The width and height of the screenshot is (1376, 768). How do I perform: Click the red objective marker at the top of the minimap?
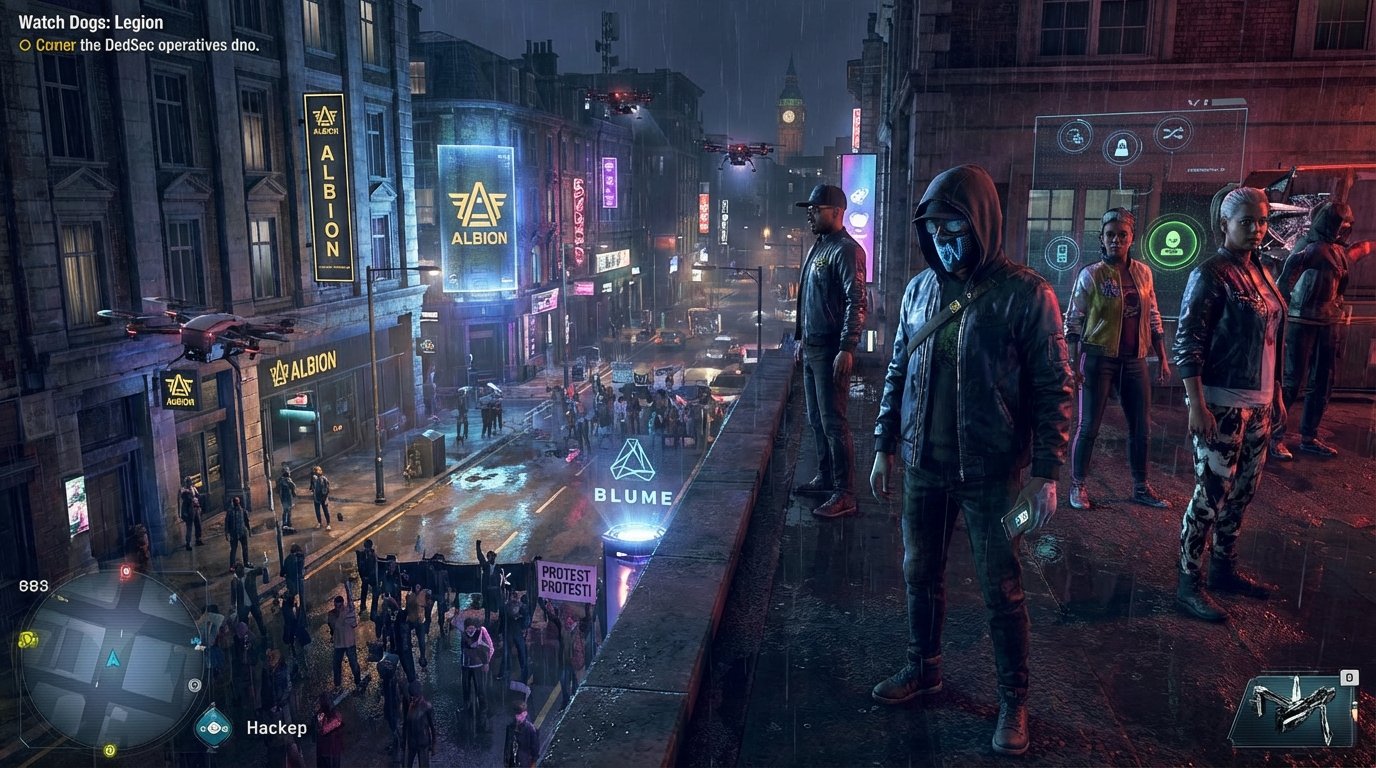125,570
